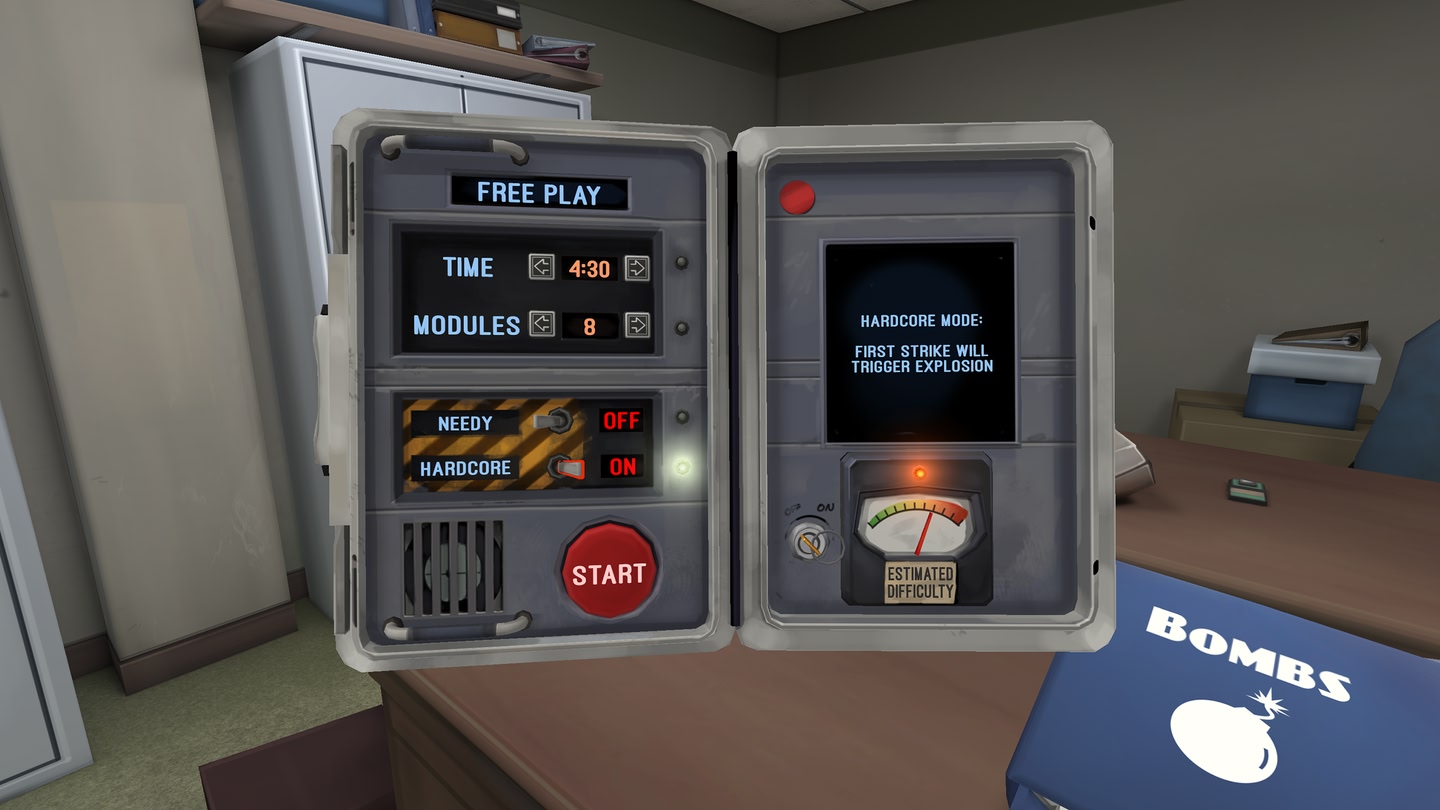Click the right arrow to add more modules

click(x=638, y=325)
